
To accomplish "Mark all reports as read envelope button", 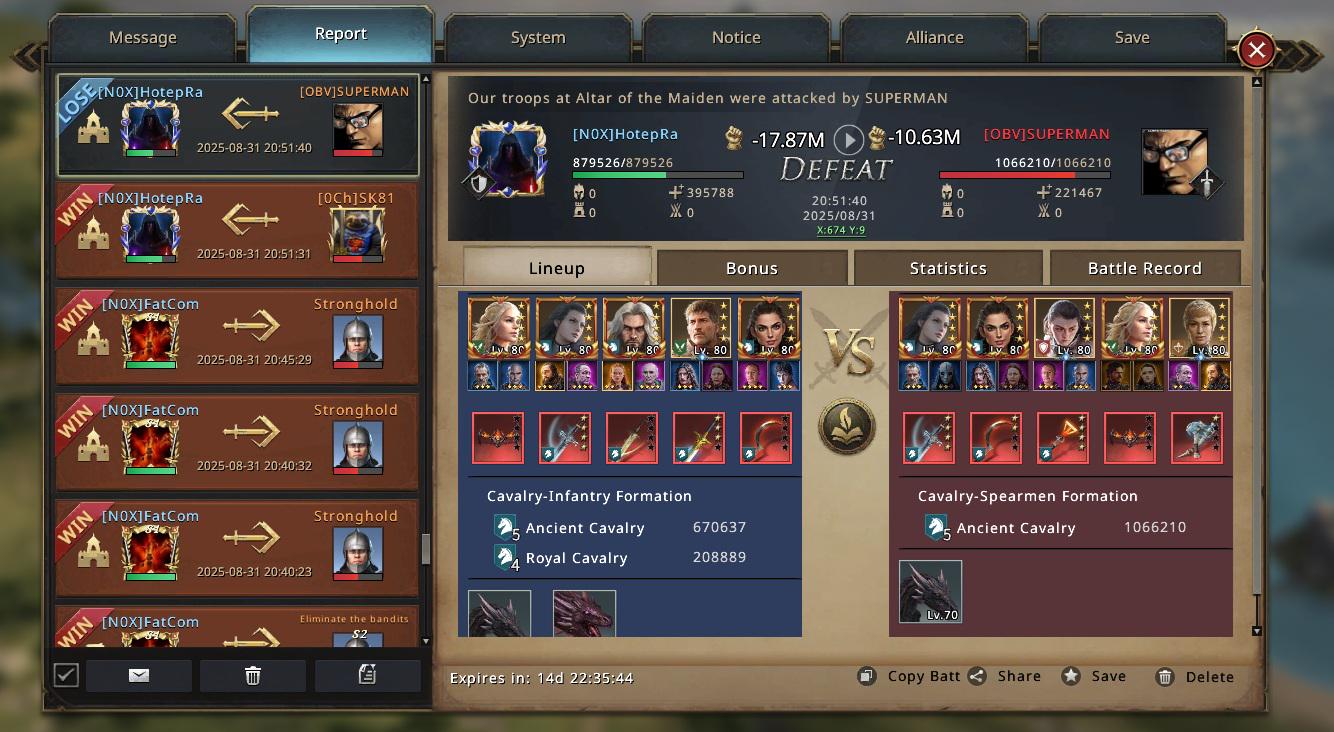I will pos(139,676).
